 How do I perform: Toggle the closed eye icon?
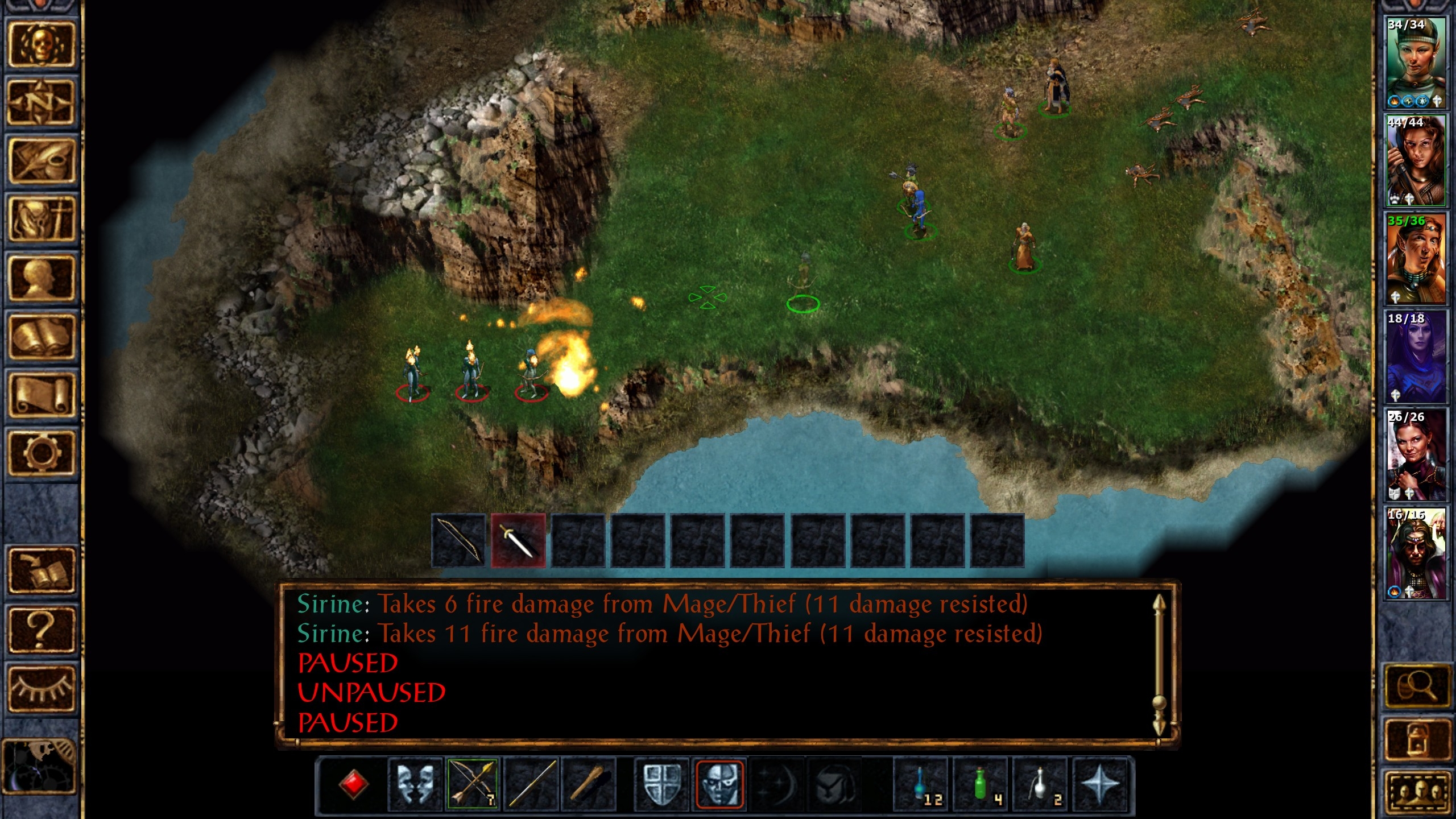[41, 687]
